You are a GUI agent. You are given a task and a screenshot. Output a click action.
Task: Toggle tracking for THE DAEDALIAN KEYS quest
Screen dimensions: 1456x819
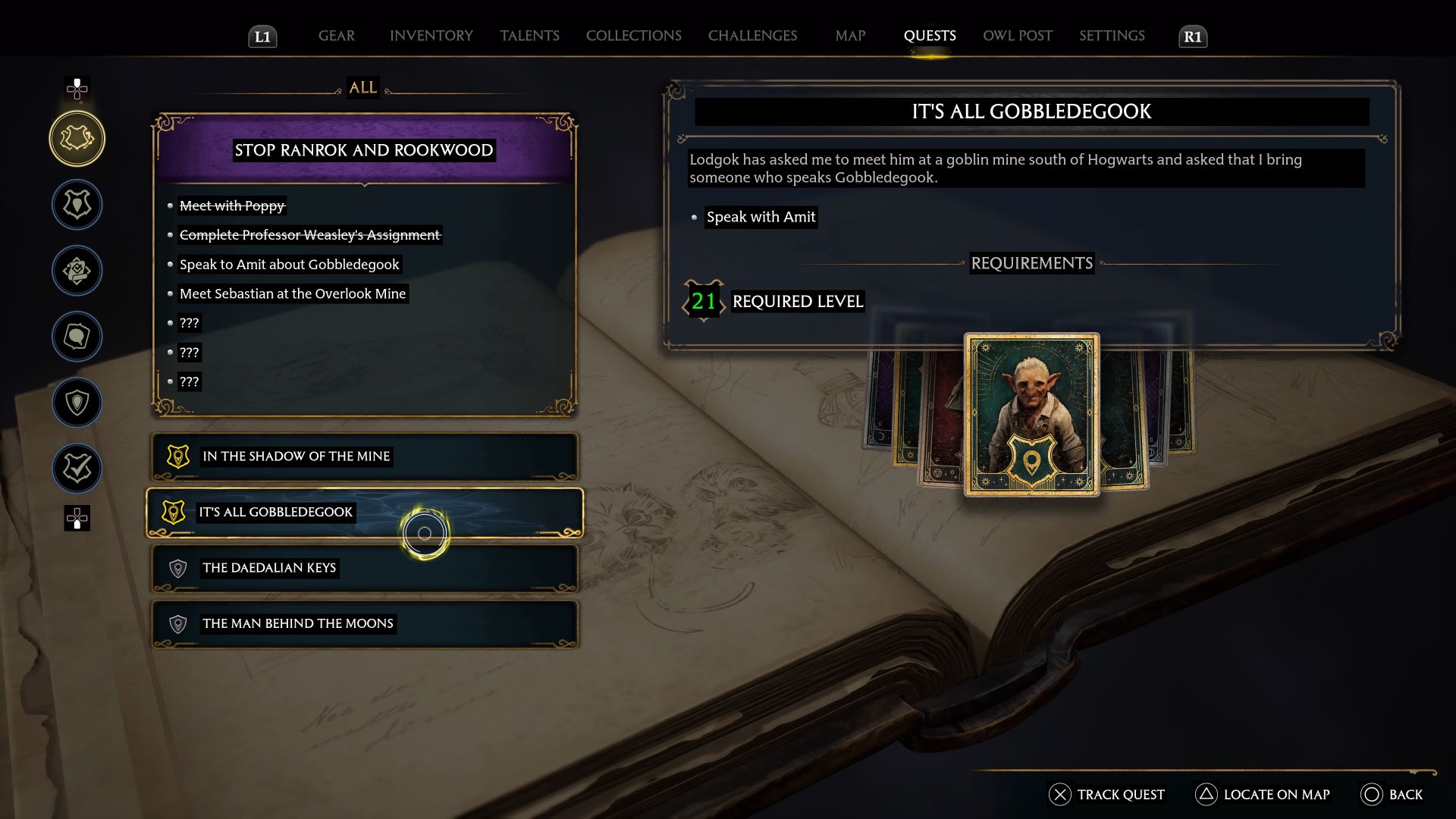click(x=364, y=568)
